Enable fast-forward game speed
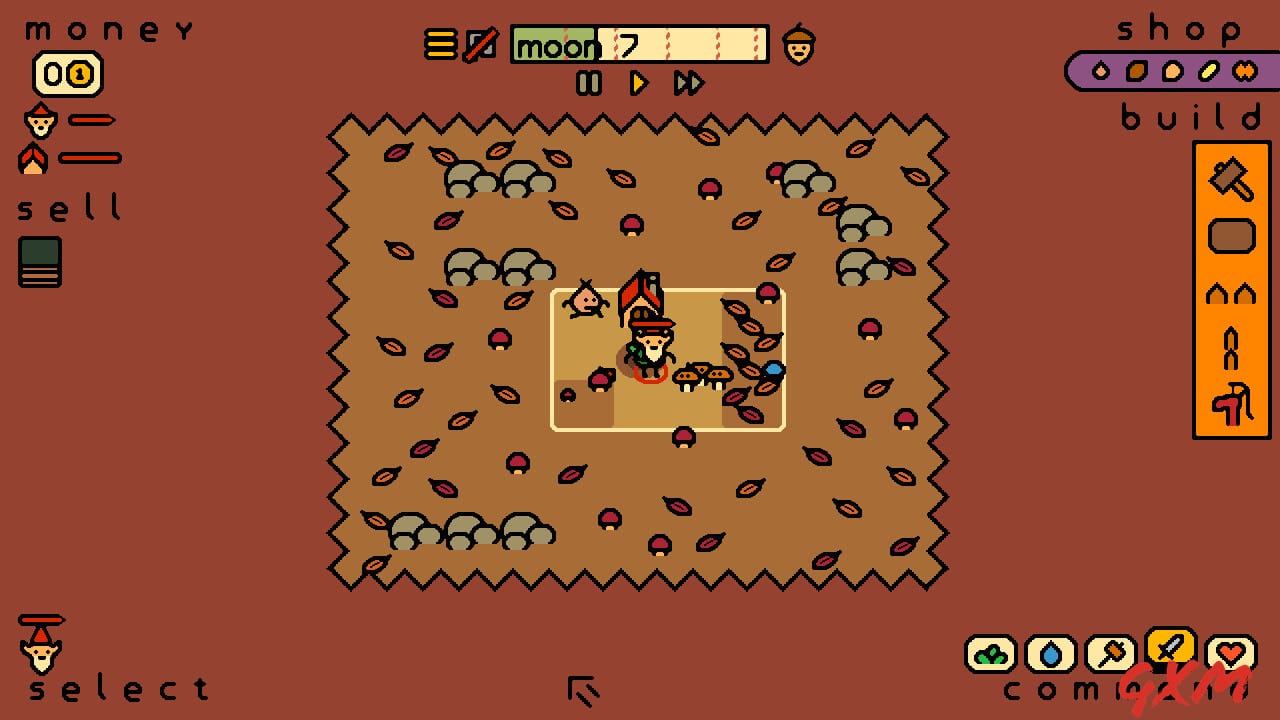This screenshot has width=1280, height=720. tap(688, 84)
